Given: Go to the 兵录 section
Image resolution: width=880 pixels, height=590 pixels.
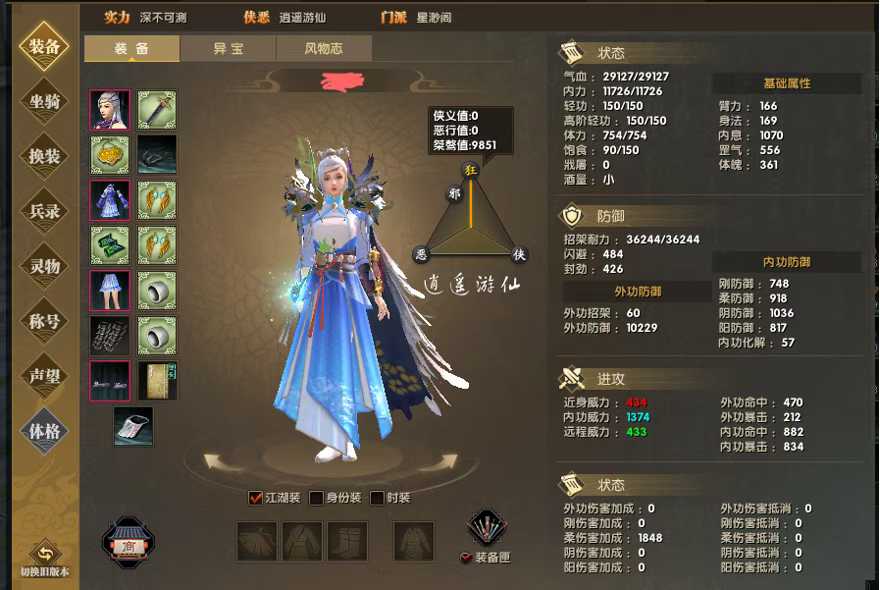Looking at the screenshot, I should coord(44,211).
